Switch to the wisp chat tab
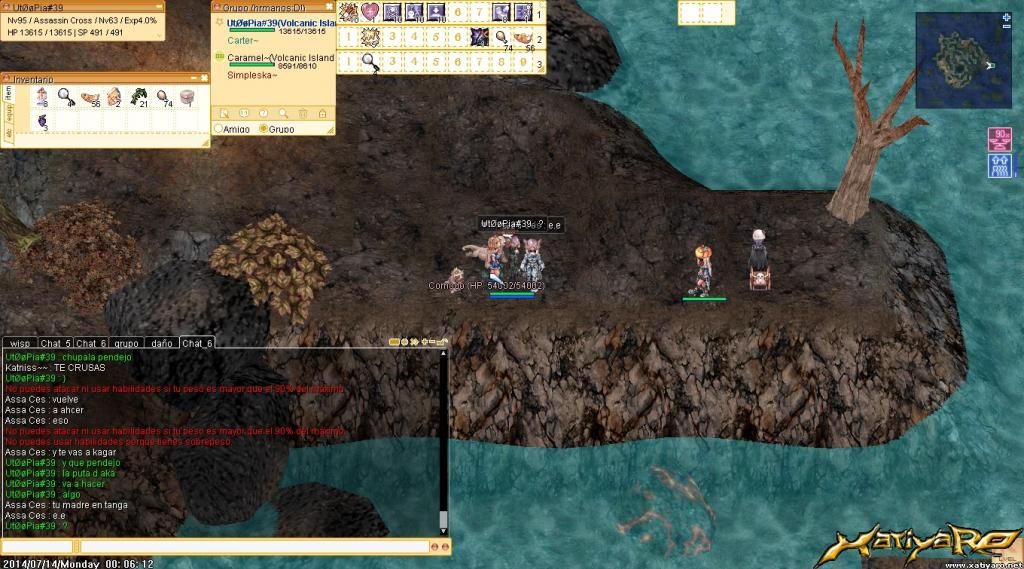The width and height of the screenshot is (1024, 569). coord(19,343)
